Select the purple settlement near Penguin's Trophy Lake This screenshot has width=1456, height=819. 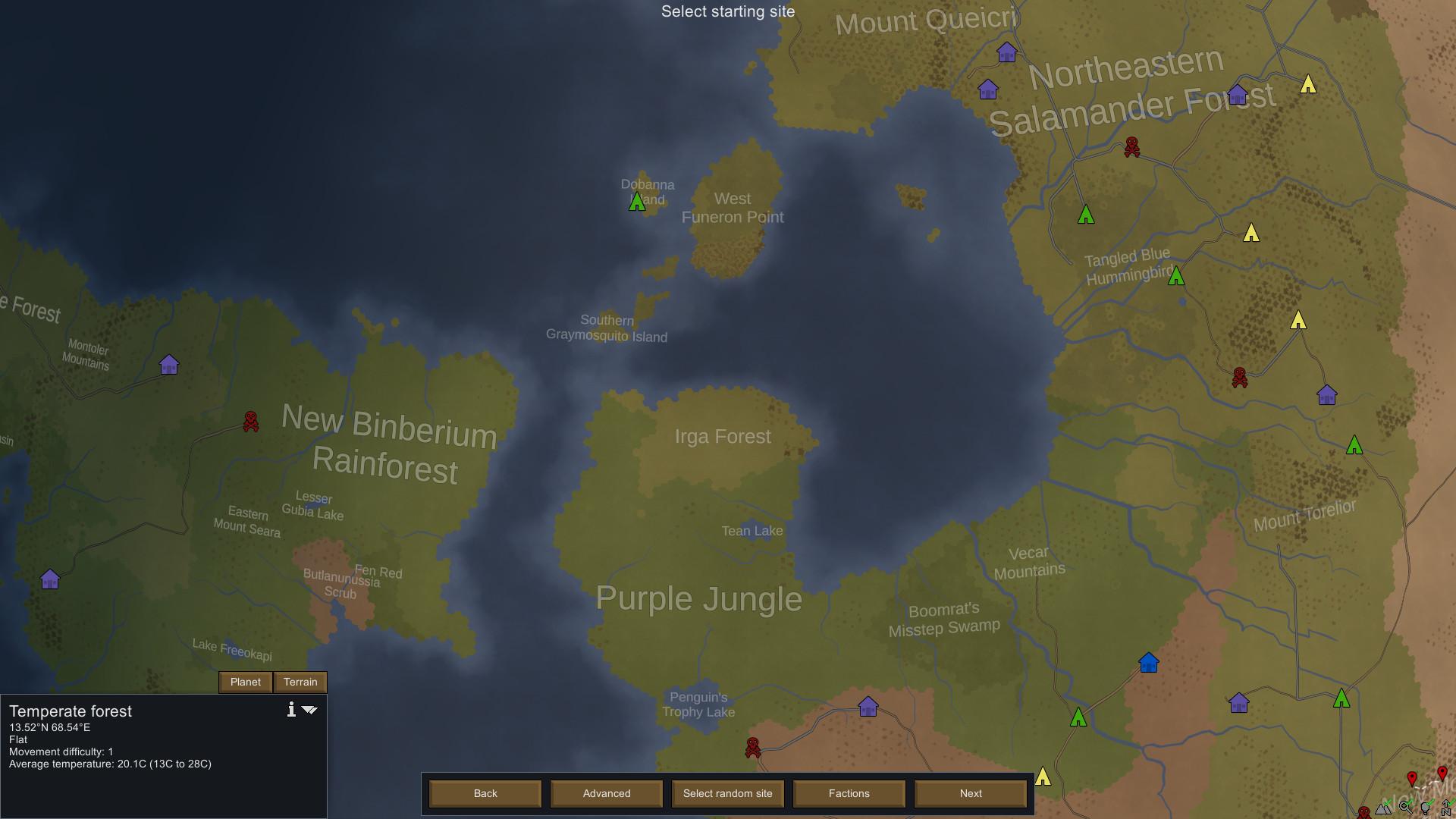point(869,707)
